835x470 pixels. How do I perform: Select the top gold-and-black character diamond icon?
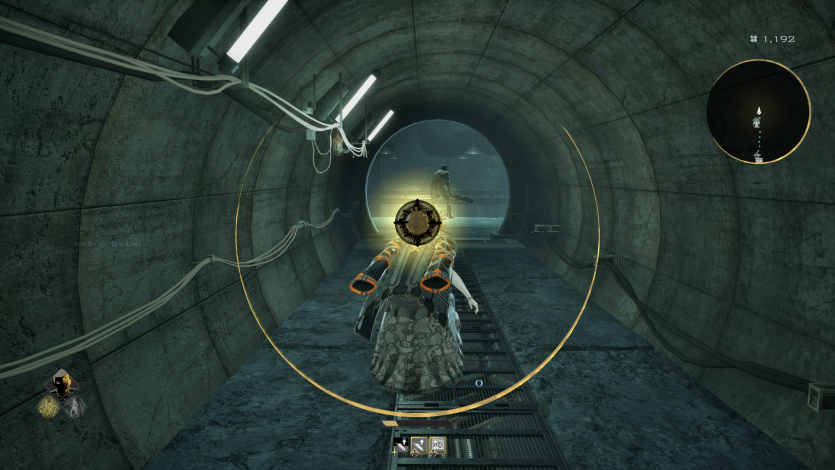coord(61,384)
